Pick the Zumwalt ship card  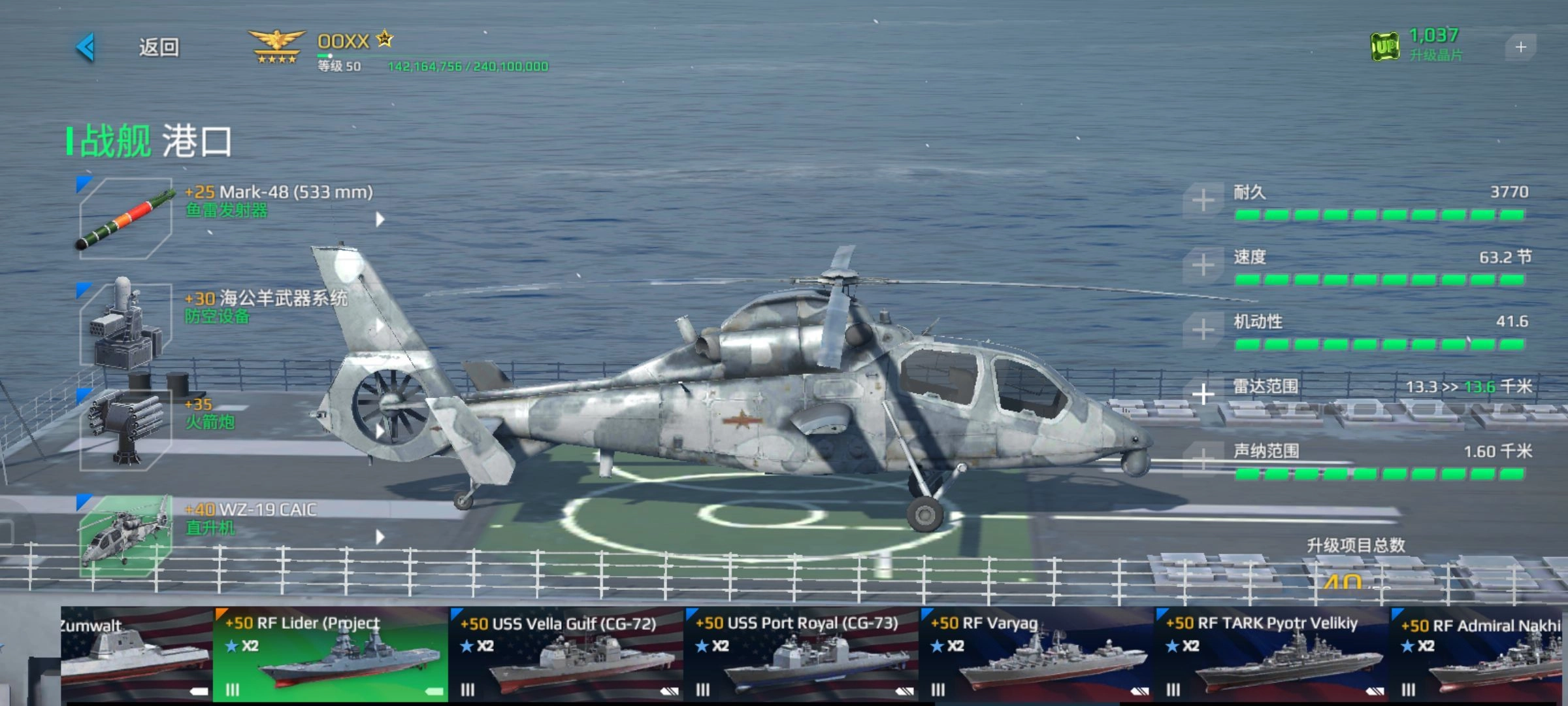click(x=136, y=655)
